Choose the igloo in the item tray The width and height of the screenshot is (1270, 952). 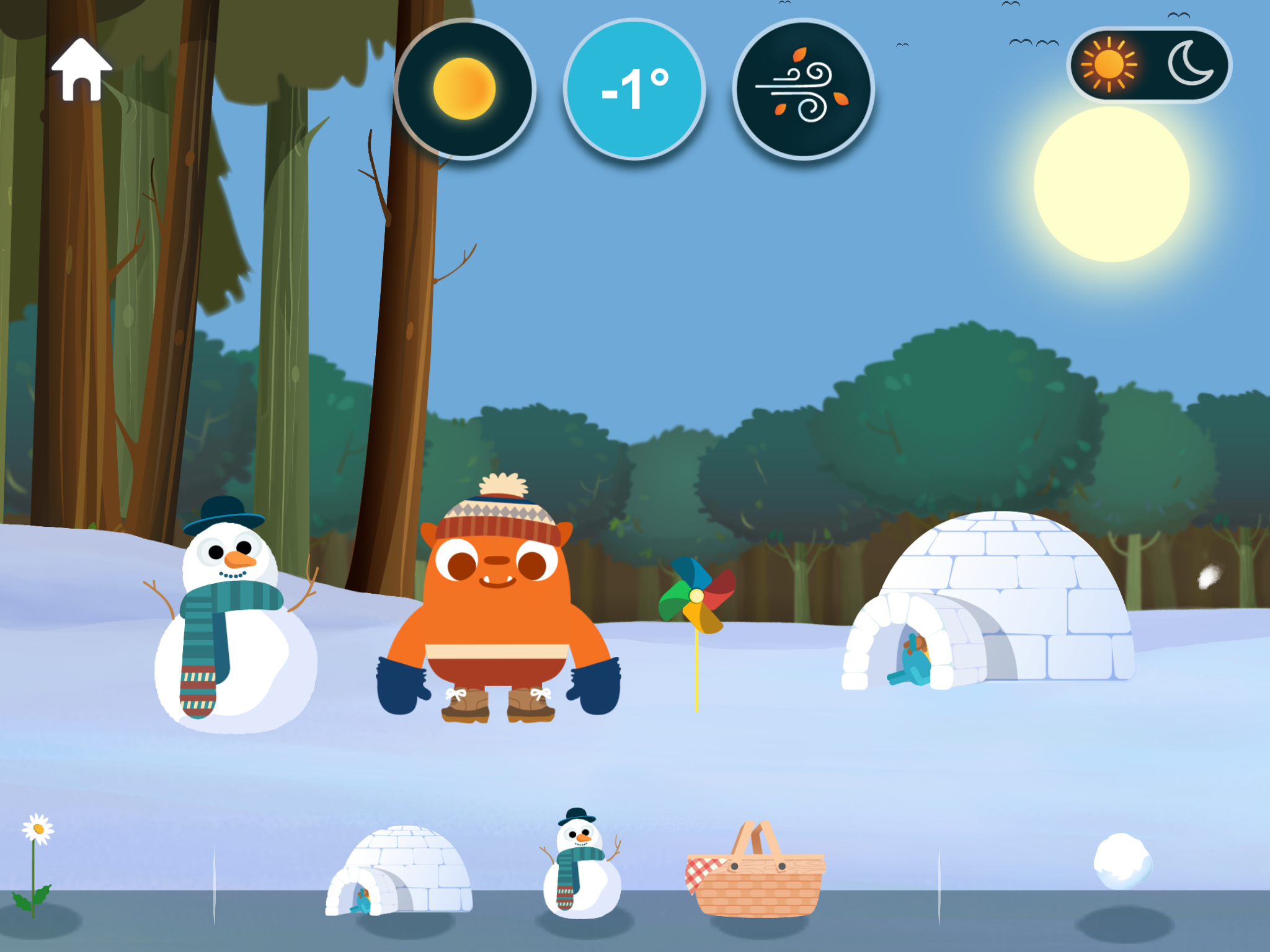(399, 871)
